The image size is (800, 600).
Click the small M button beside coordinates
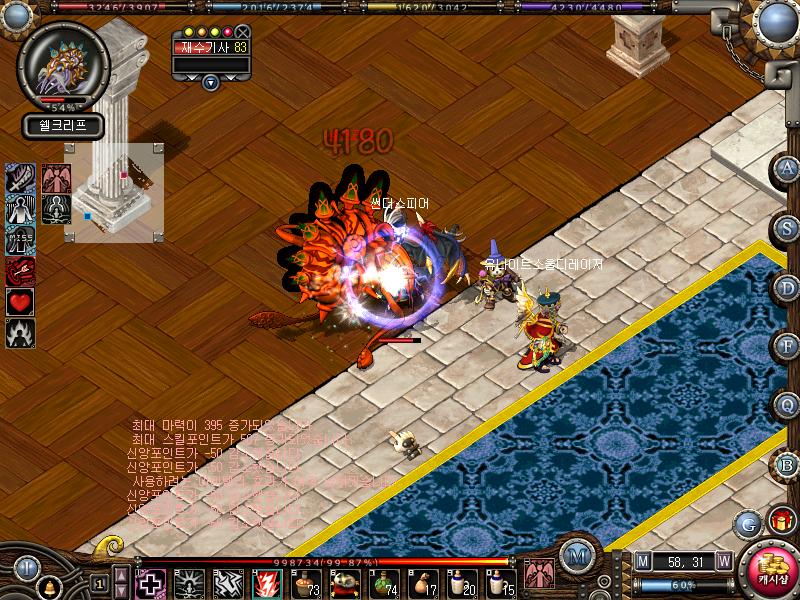(642, 560)
